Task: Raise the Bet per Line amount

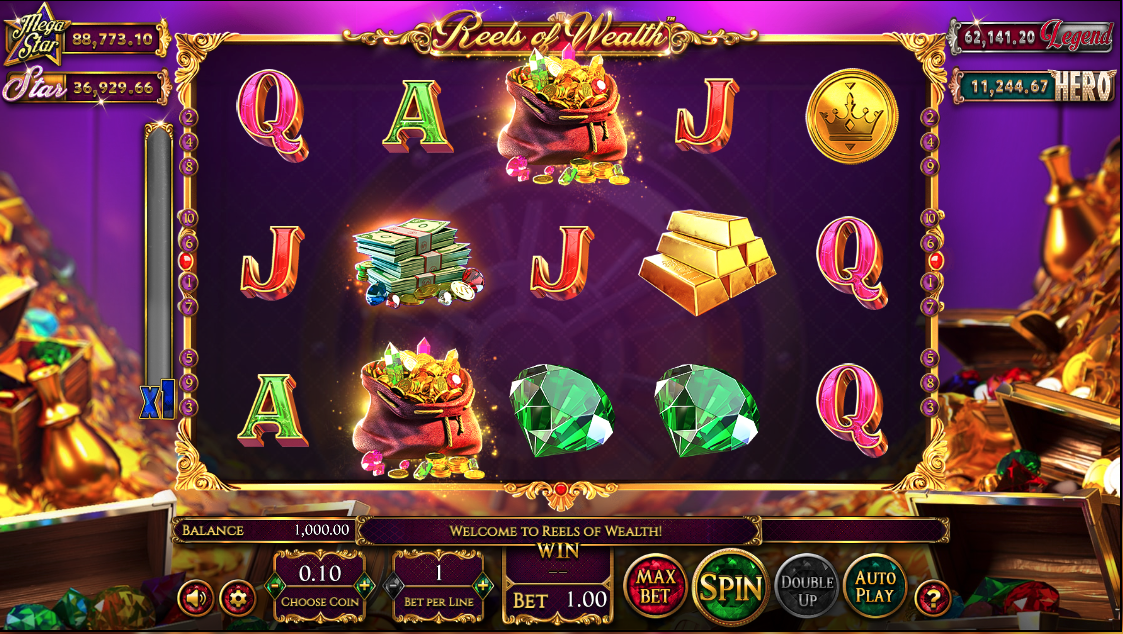Action: click(x=483, y=585)
